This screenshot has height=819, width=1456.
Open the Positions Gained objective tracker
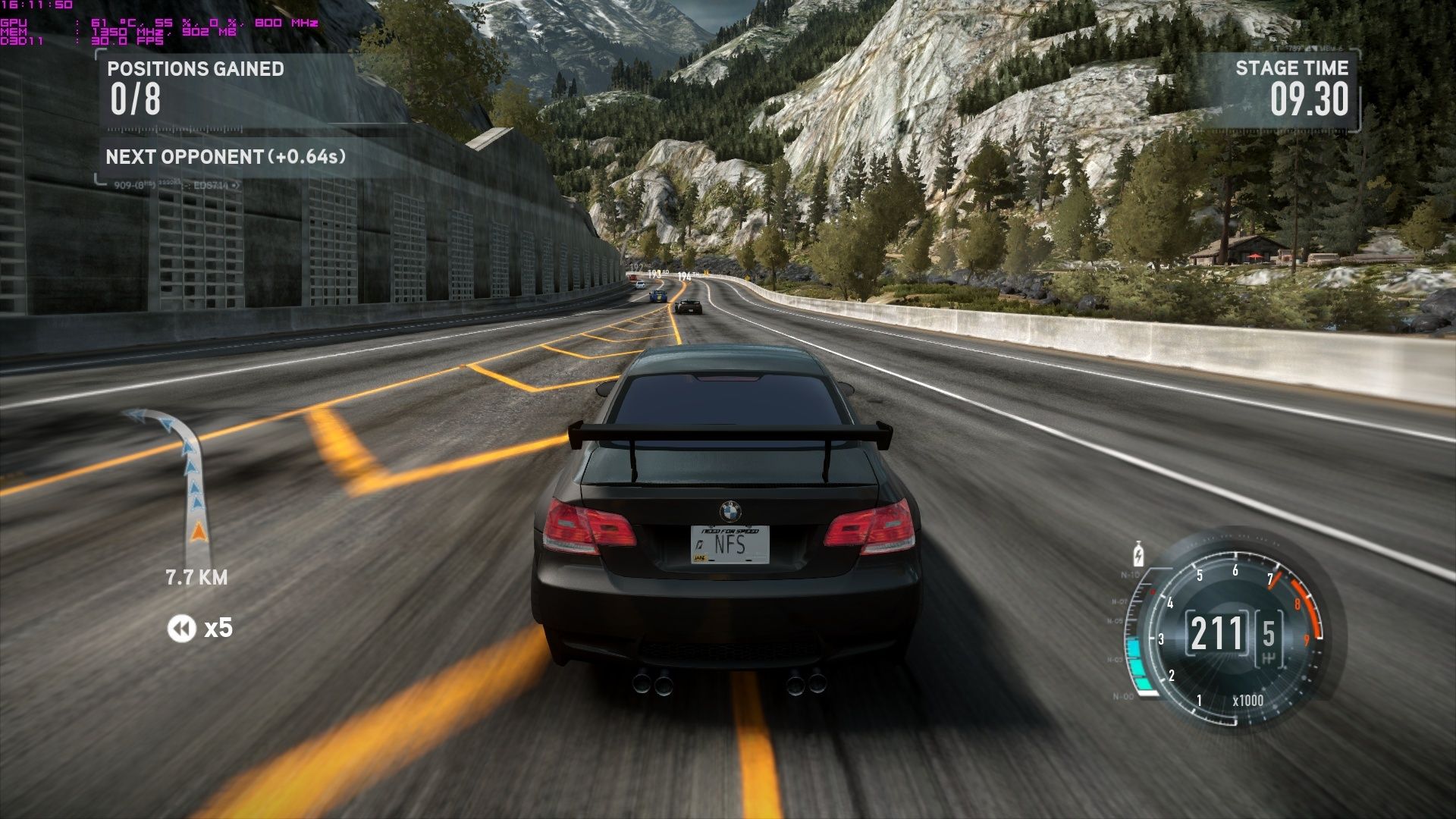(x=196, y=88)
